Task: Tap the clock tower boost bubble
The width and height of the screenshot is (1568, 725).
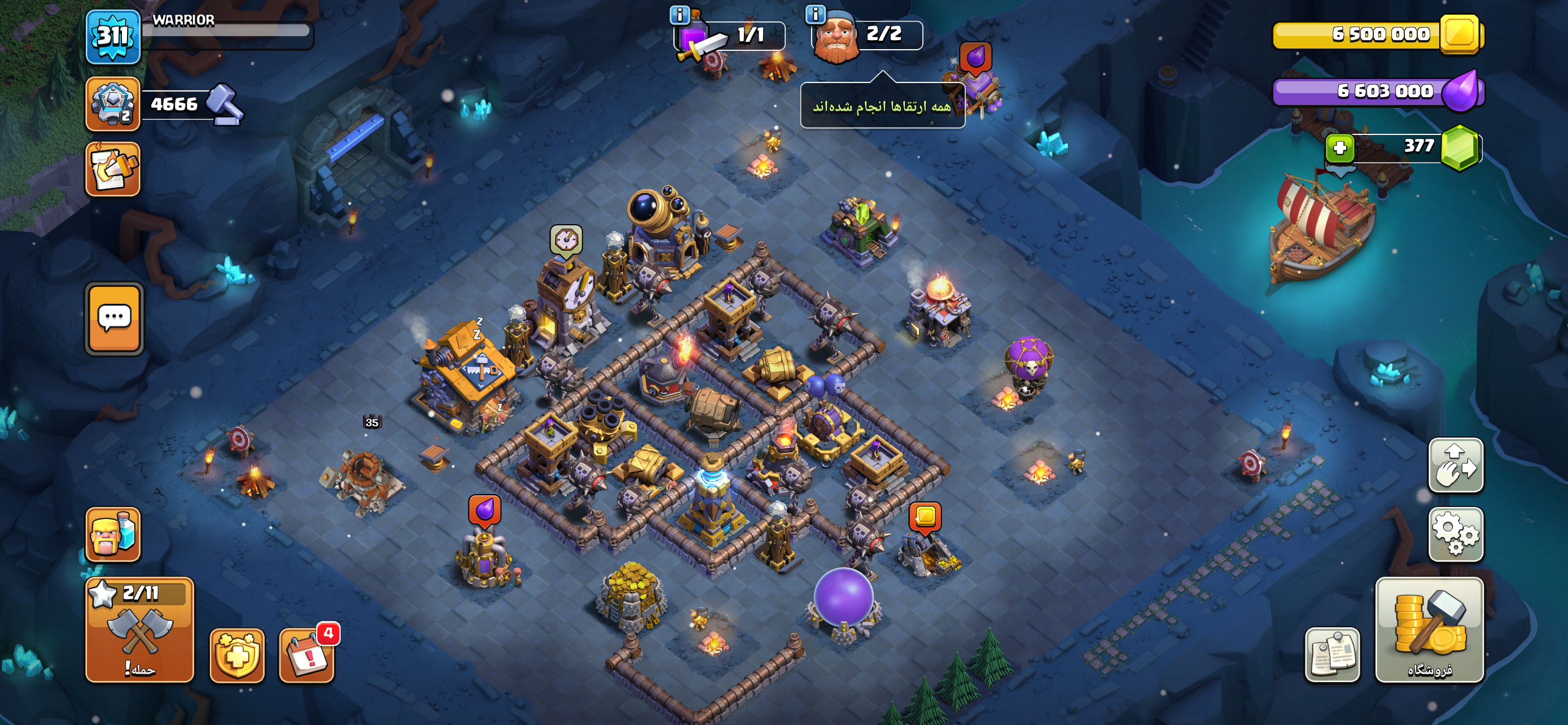Action: pos(566,240)
